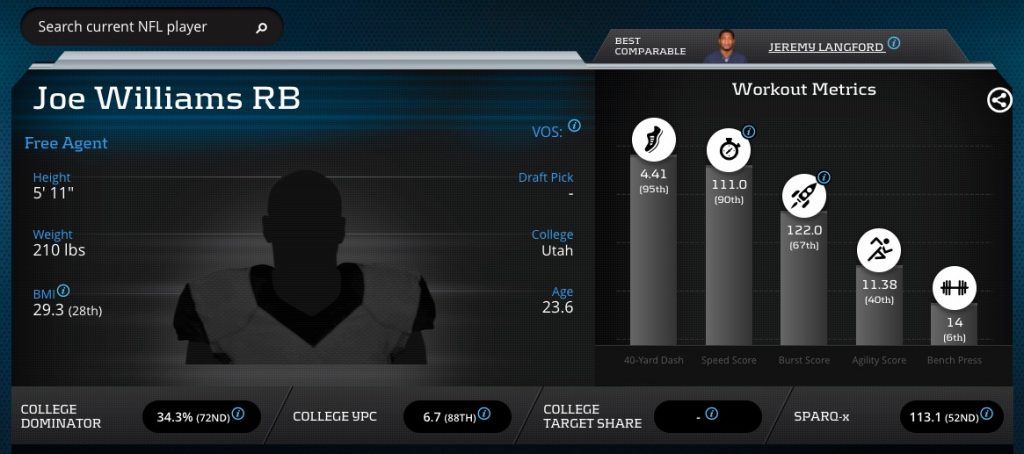Viewport: 1024px width, 454px height.
Task: Show info for Best Comparable Jeremy Langford
Action: pos(894,44)
